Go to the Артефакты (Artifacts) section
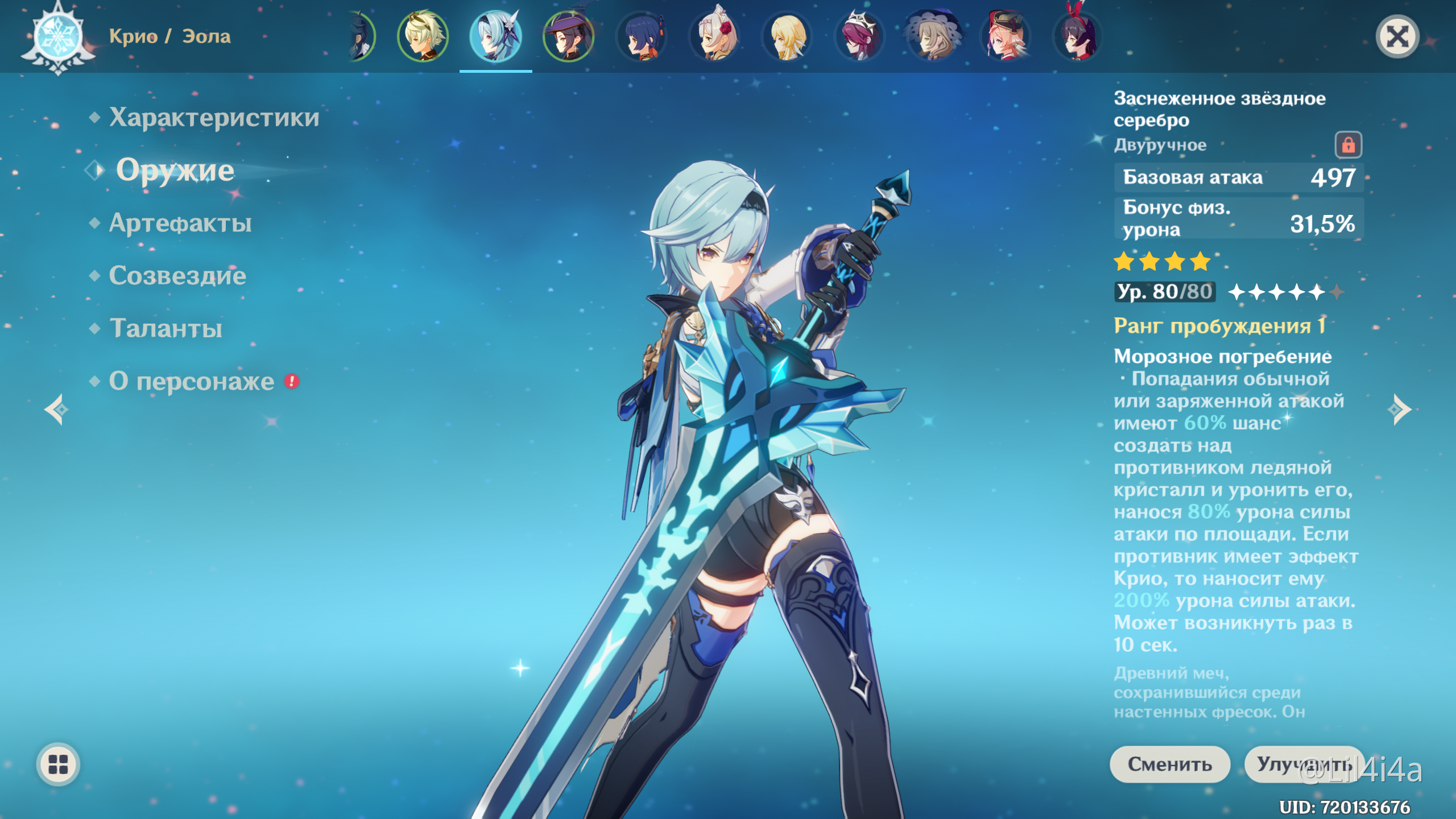This screenshot has height=819, width=1456. (180, 223)
